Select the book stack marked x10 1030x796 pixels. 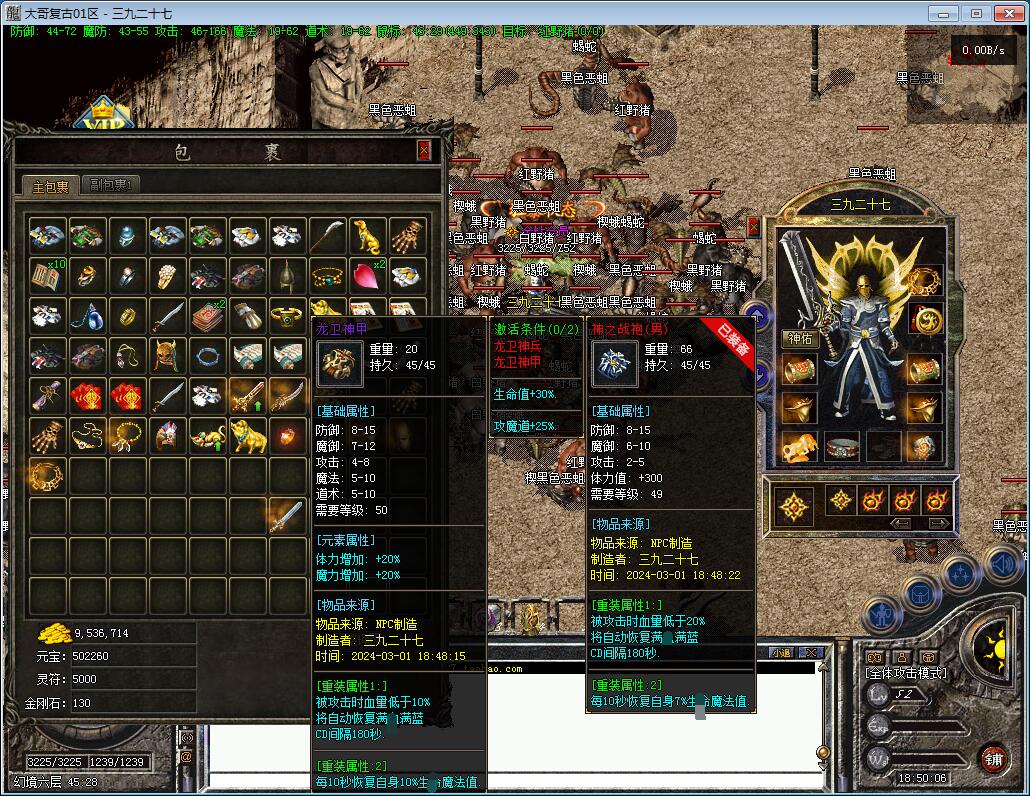48,275
